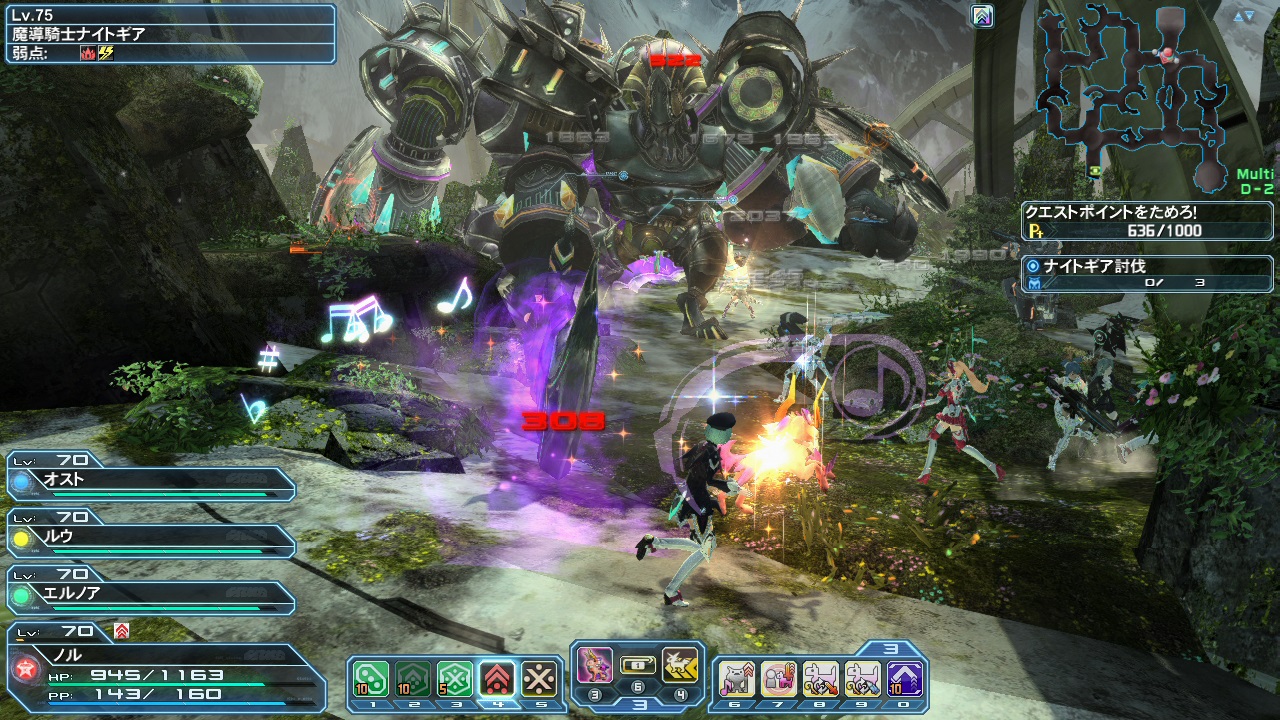Trigger the pet skill with blue arrow in slot 9

click(x=863, y=679)
